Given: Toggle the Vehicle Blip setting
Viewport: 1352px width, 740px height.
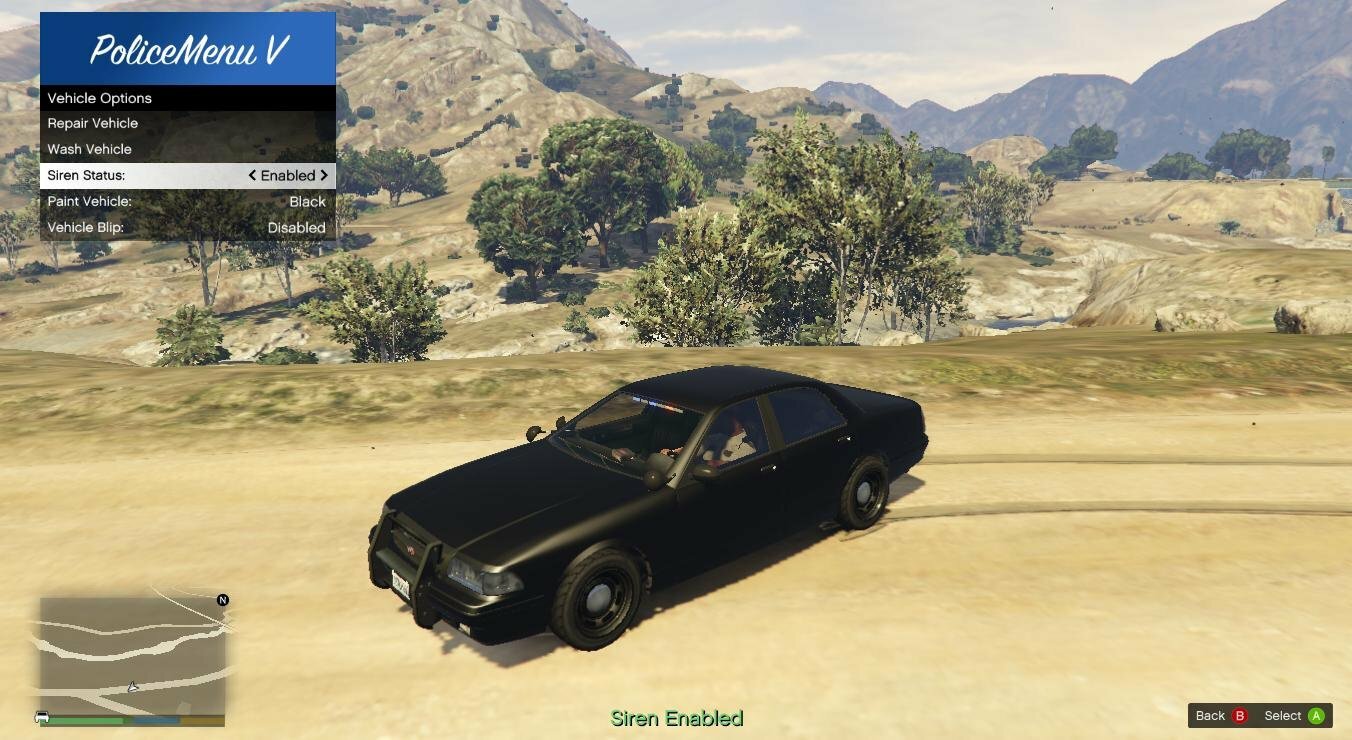Looking at the screenshot, I should (x=187, y=227).
